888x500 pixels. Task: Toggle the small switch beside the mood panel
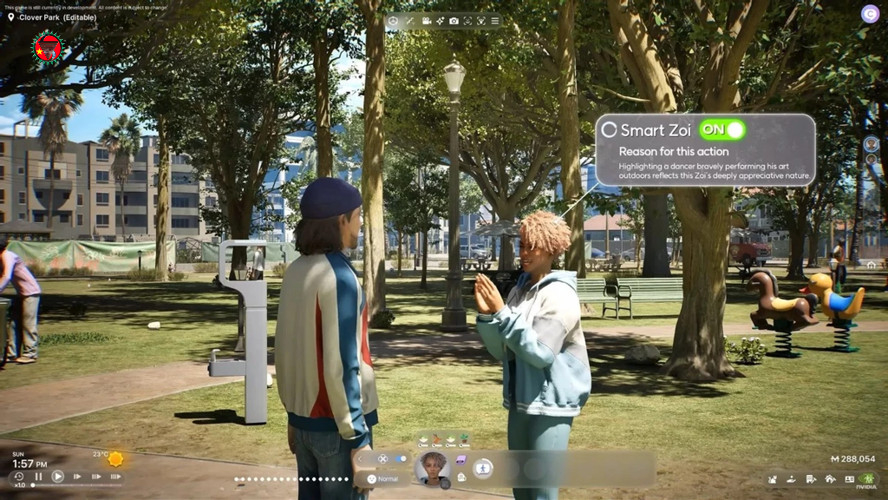point(401,458)
